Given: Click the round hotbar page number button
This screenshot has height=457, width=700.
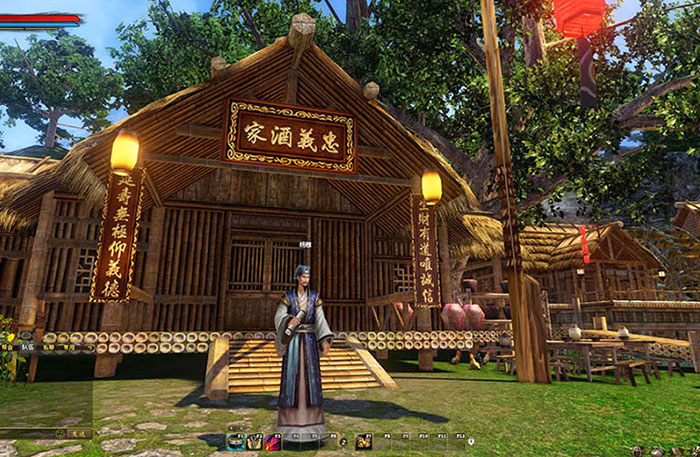Looking at the screenshot, I should (342, 442).
